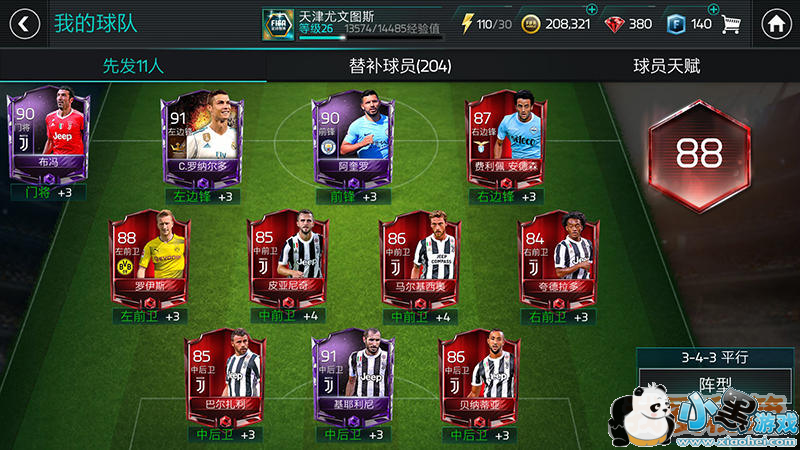The image size is (800, 450).
Task: Choose the 皮亚尼奇 midfielder card
Action: pyautogui.click(x=289, y=257)
